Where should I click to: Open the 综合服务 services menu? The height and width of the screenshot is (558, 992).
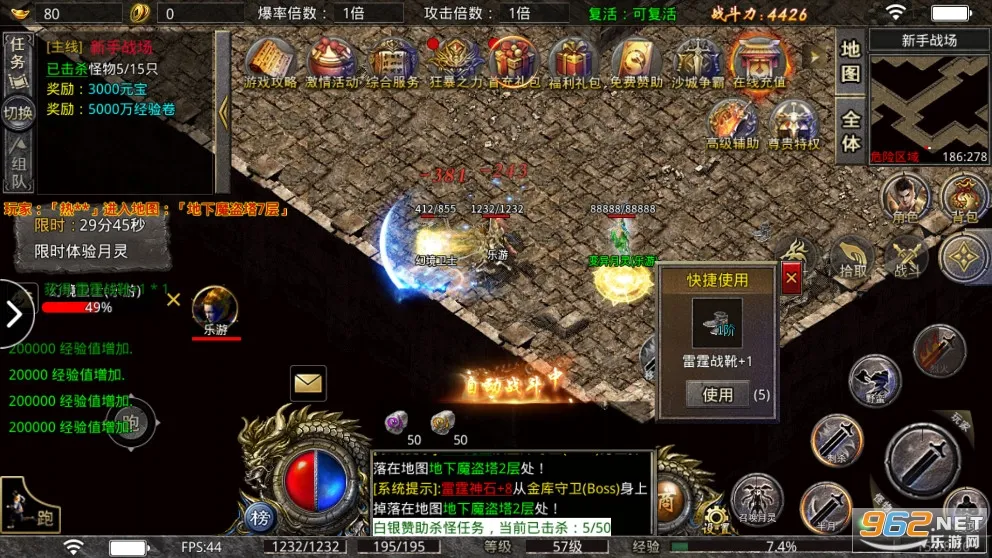point(393,64)
